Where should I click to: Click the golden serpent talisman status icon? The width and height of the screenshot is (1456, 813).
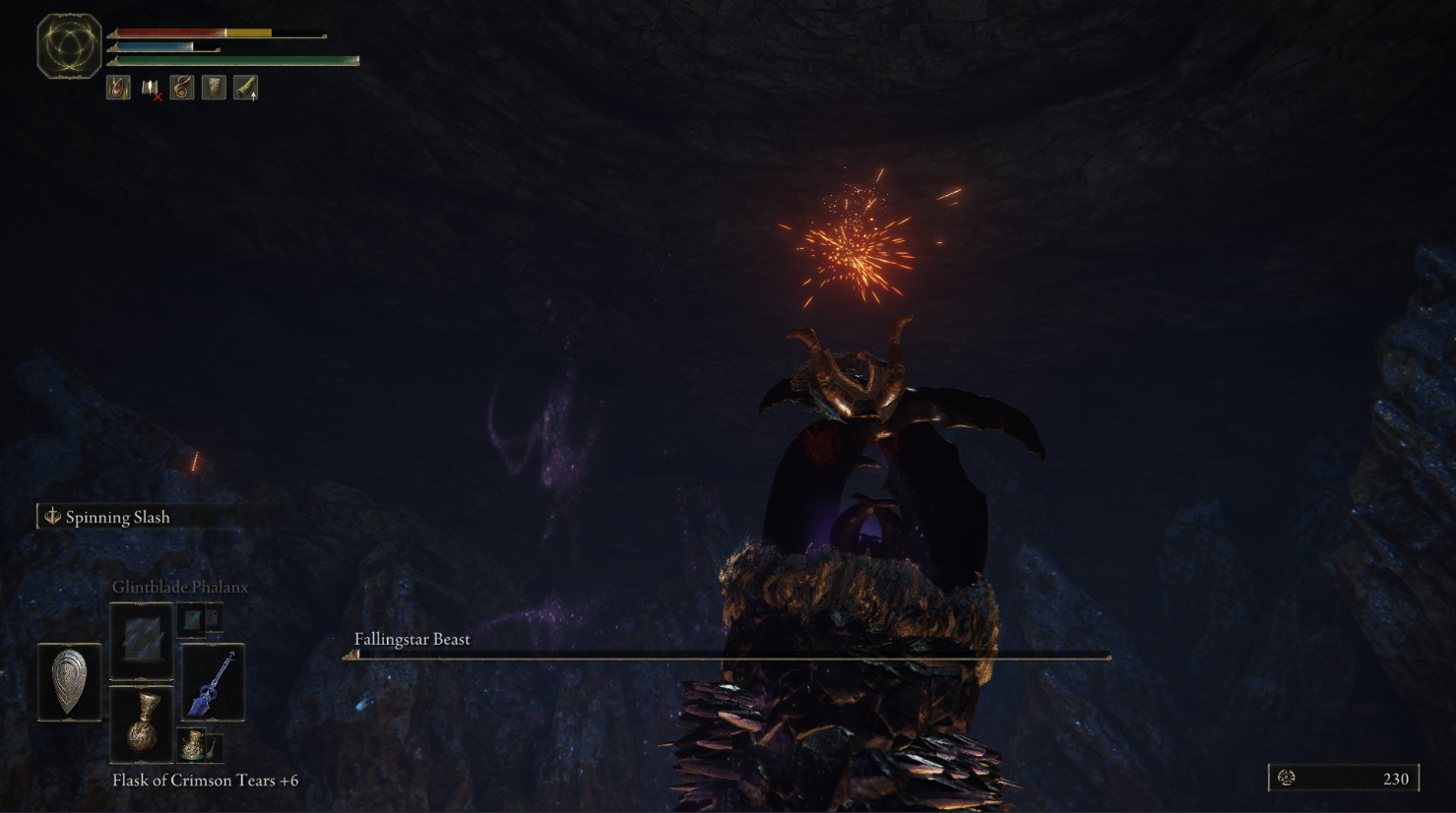(x=182, y=89)
